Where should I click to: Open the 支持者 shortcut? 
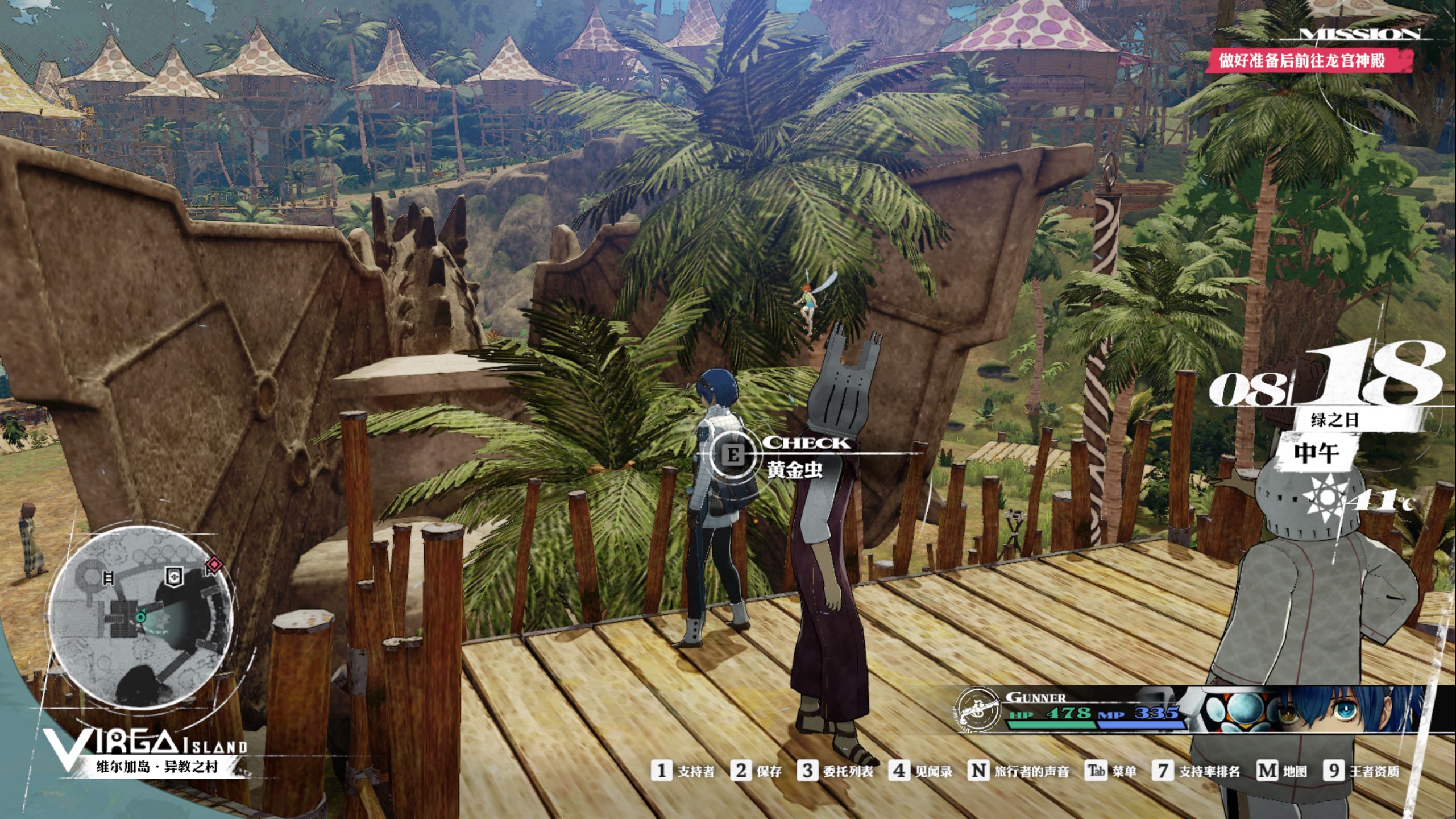[683, 771]
